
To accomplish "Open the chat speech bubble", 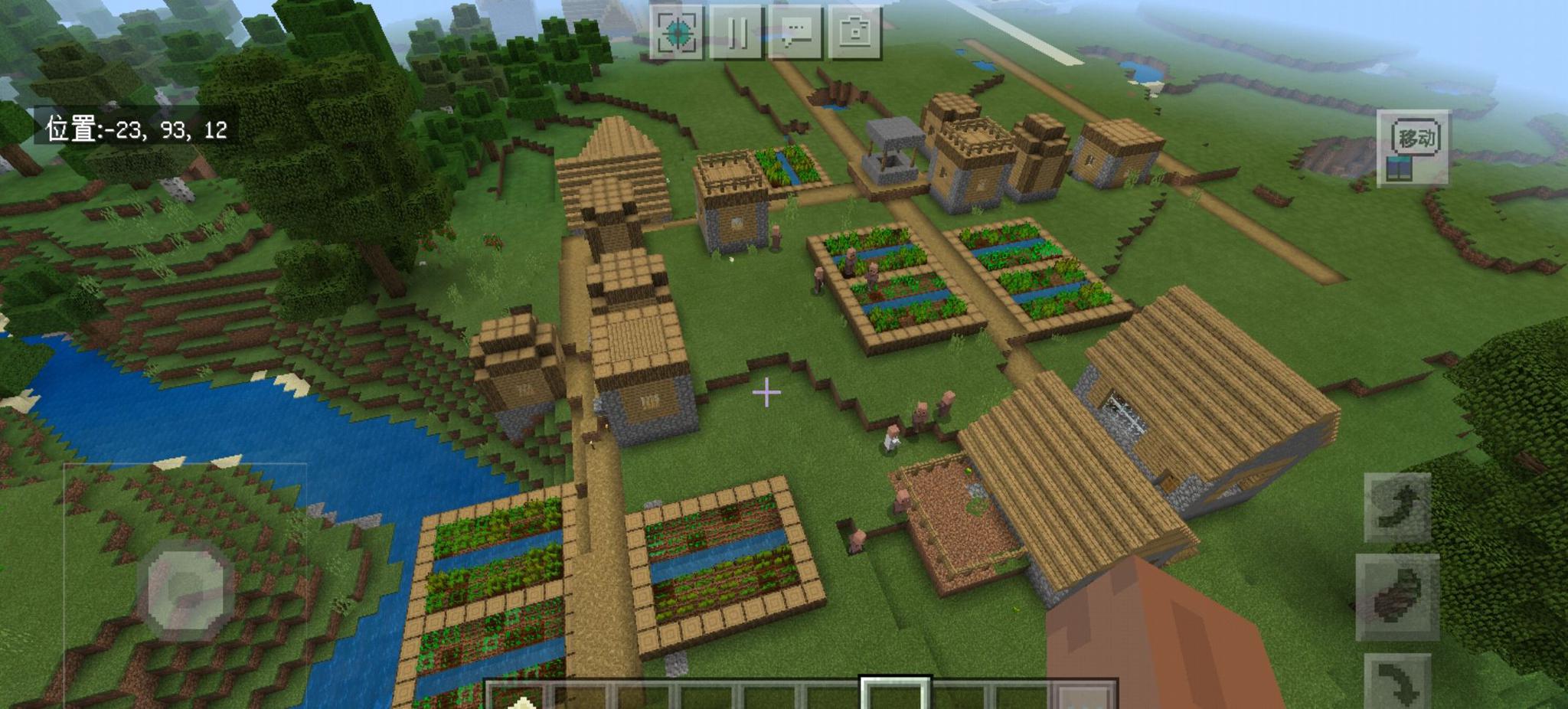I will tap(795, 33).
